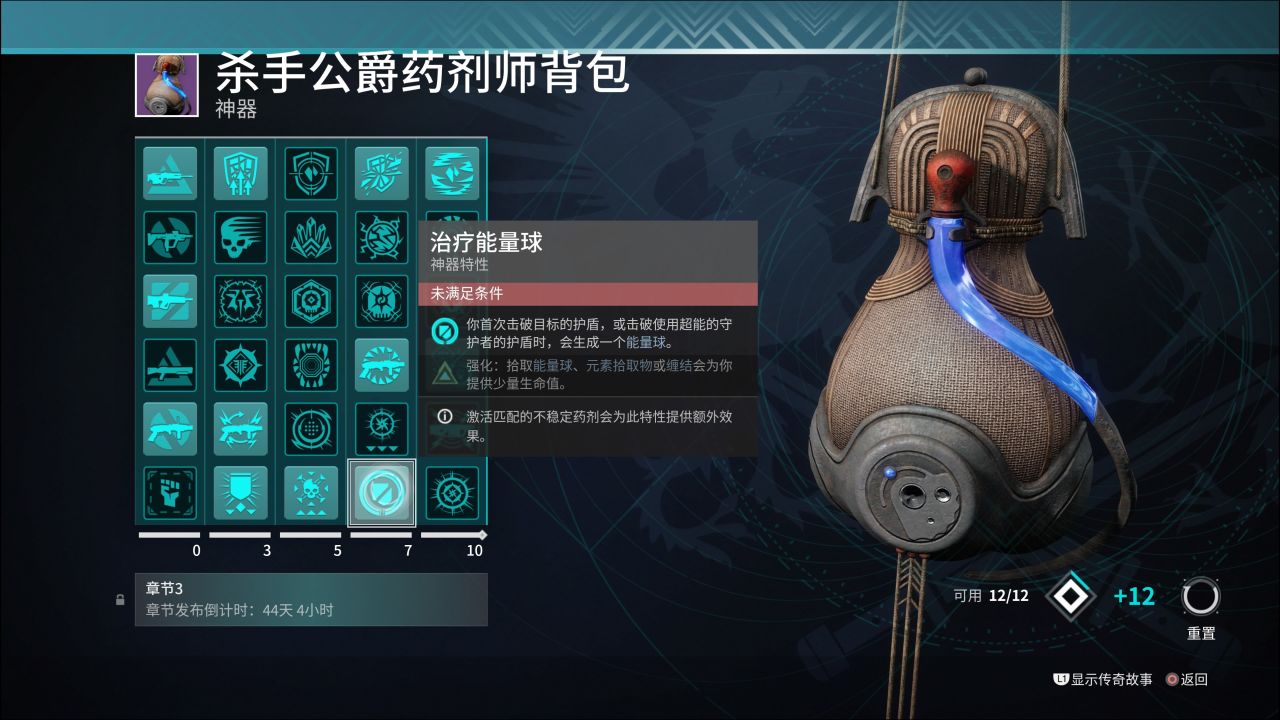The image size is (1280, 720).
Task: Open the locked 章节3 chapter panel
Action: pos(311,599)
